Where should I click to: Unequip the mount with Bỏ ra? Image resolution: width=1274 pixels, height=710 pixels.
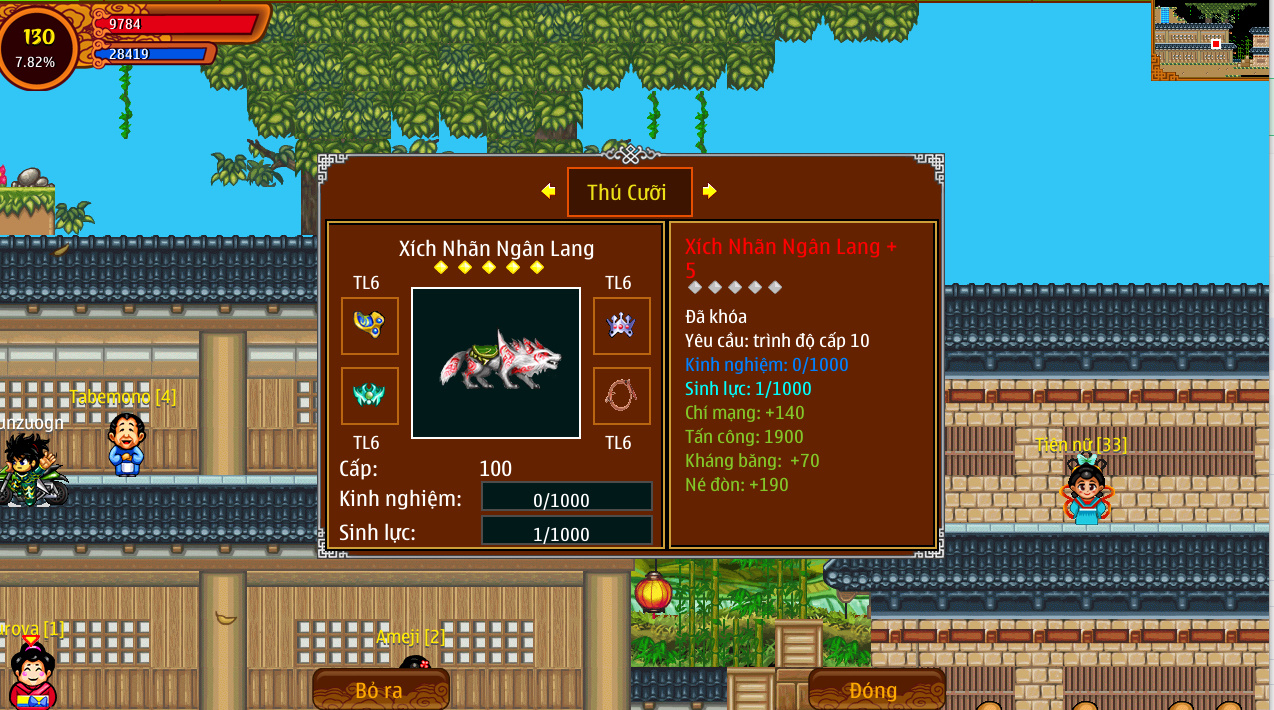[380, 689]
